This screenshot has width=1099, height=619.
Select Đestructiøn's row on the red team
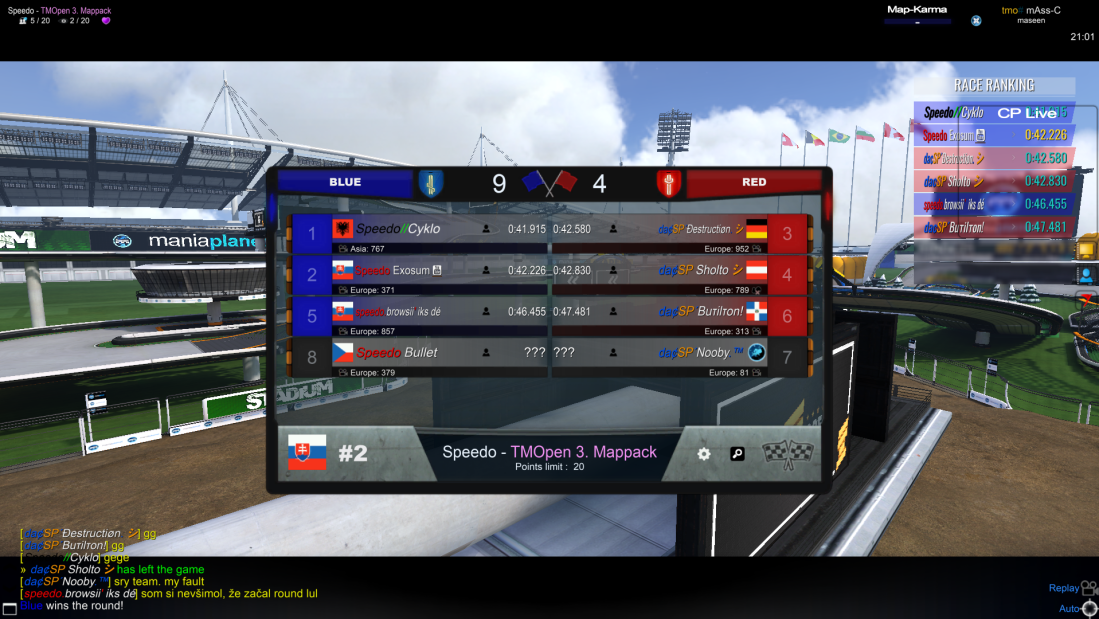680,234
